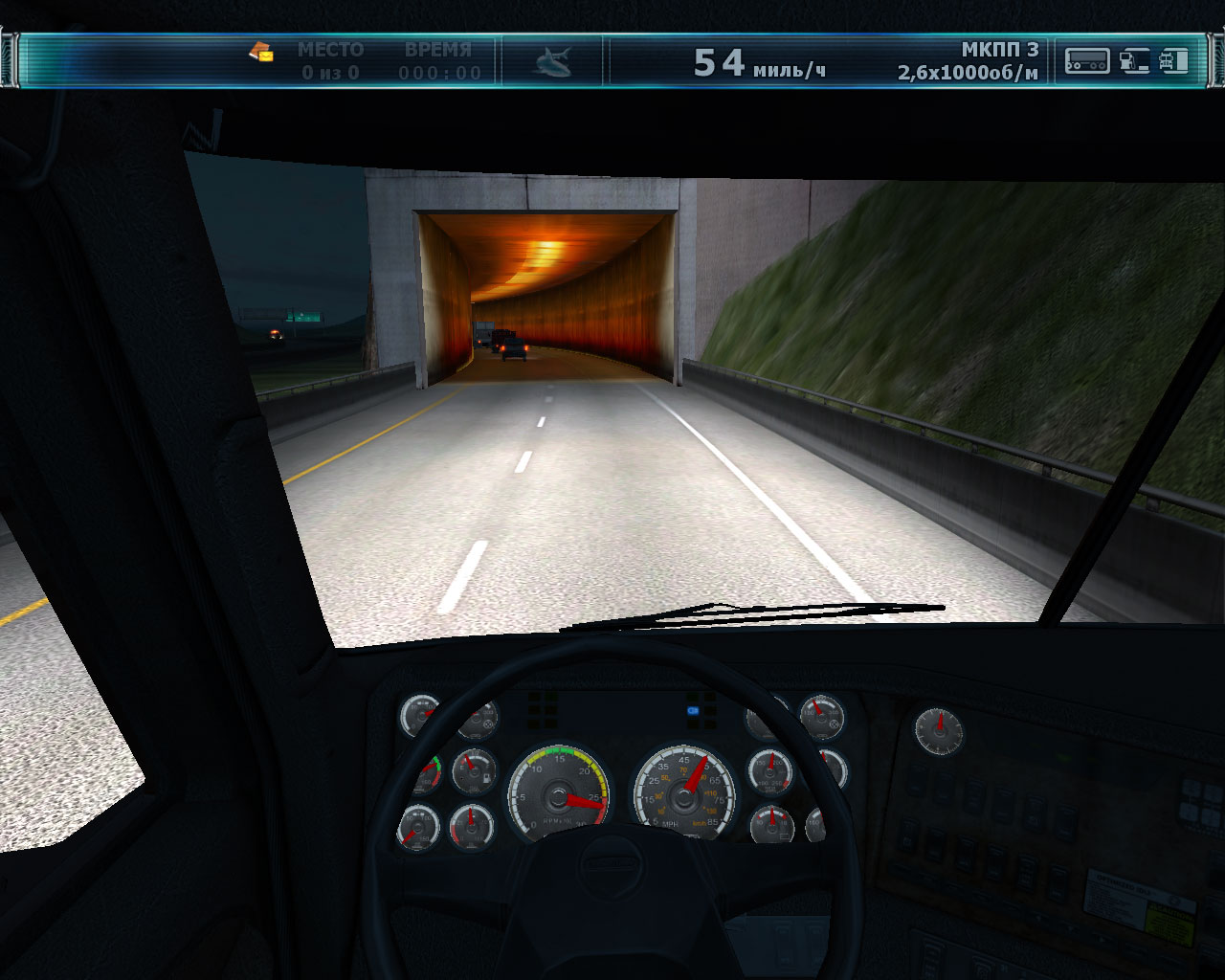Open the mail envelope notification icon
This screenshot has width=1225, height=980.
click(260, 52)
